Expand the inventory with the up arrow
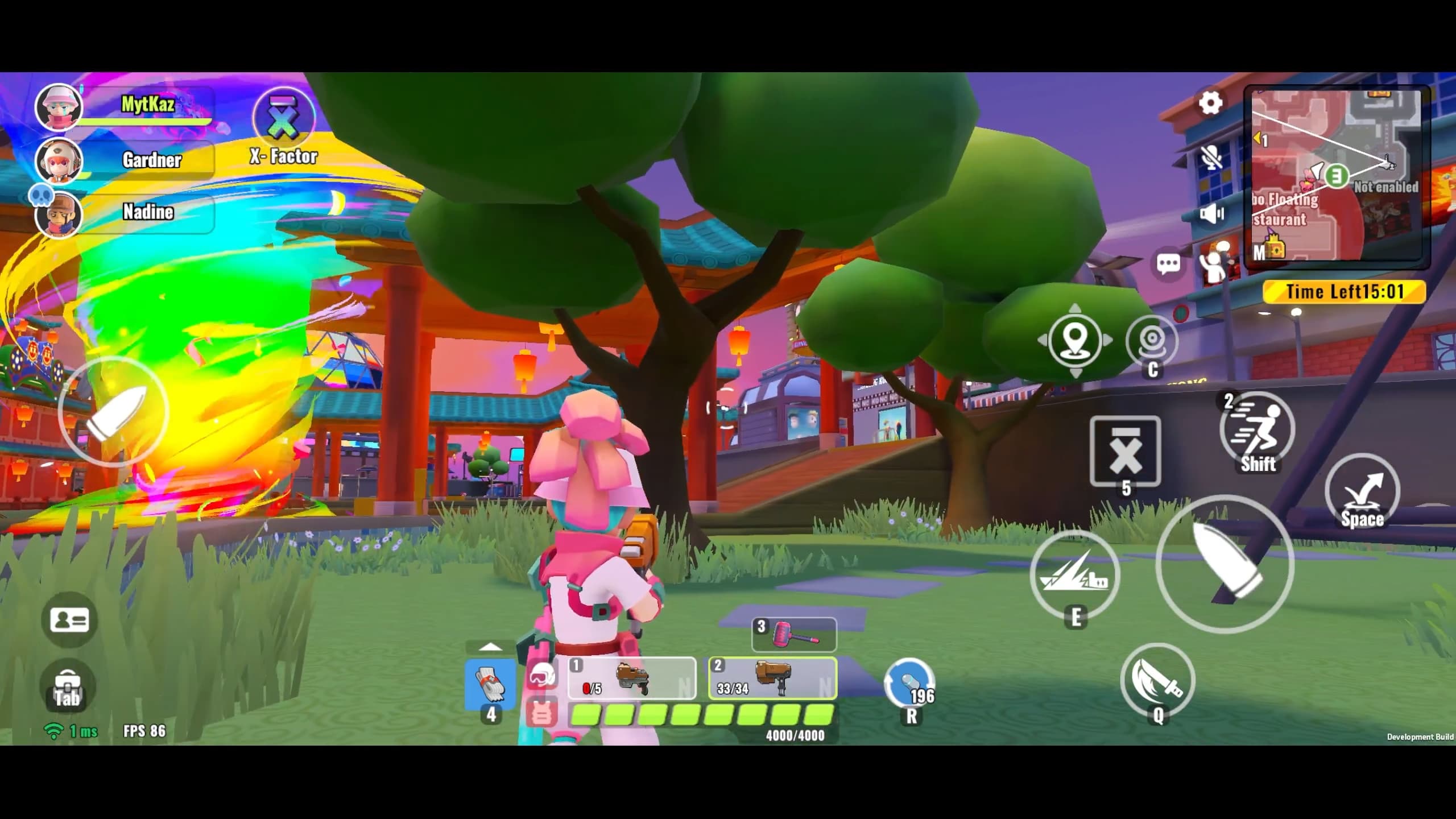This screenshot has width=1456, height=819. coord(490,647)
